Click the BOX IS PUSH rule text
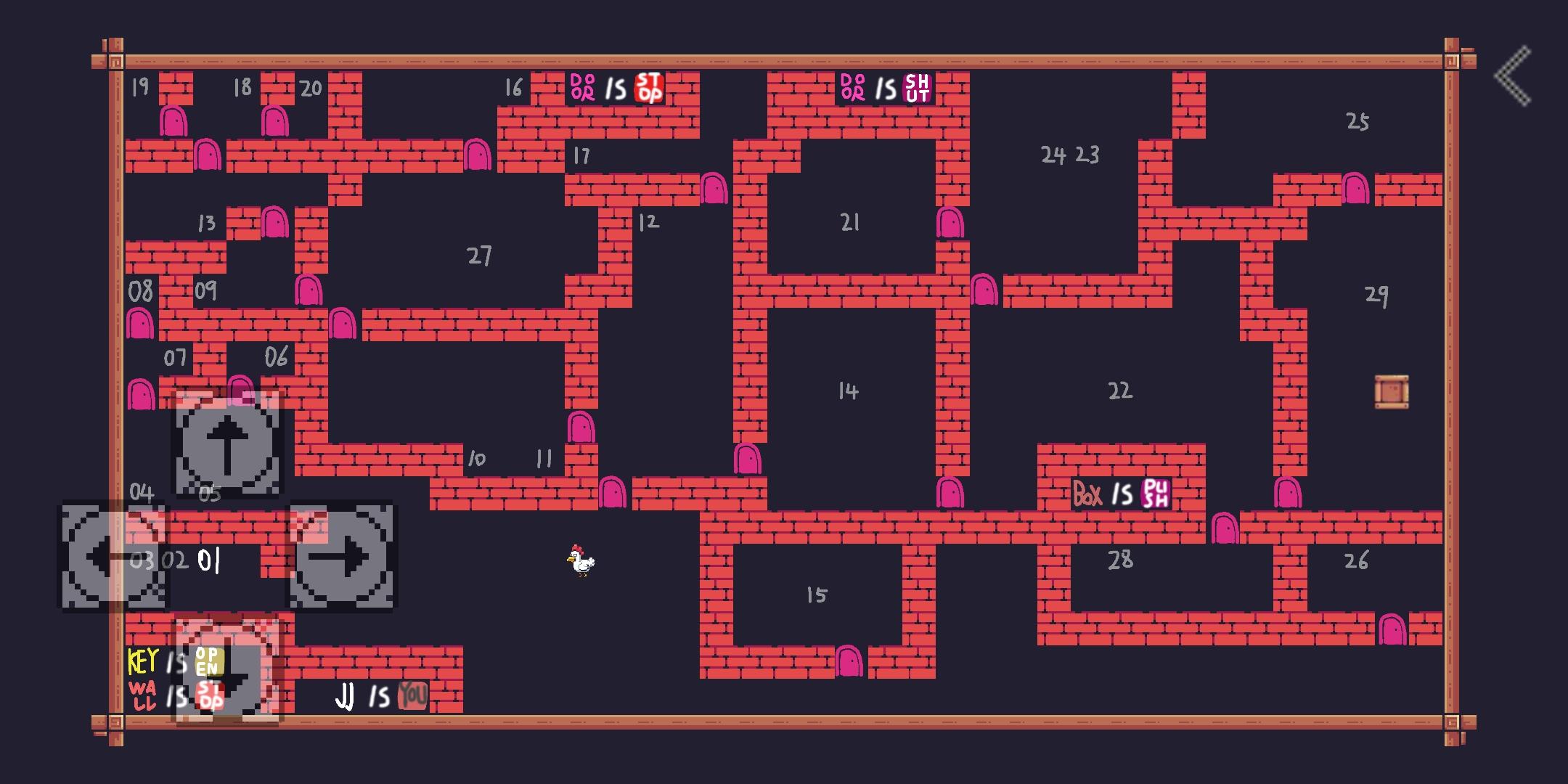This screenshot has width=1568, height=784. (1120, 494)
